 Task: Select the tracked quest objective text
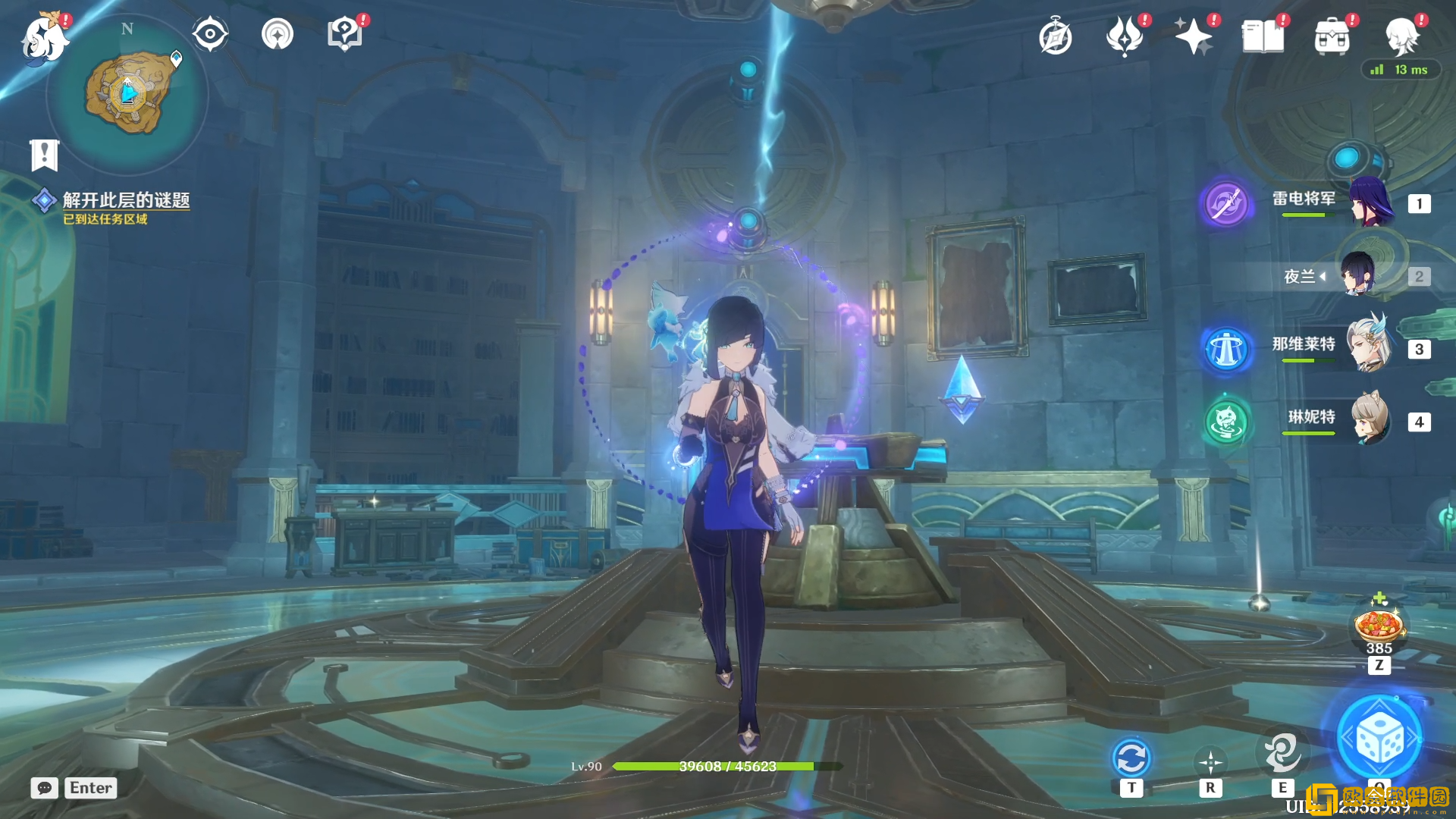126,200
